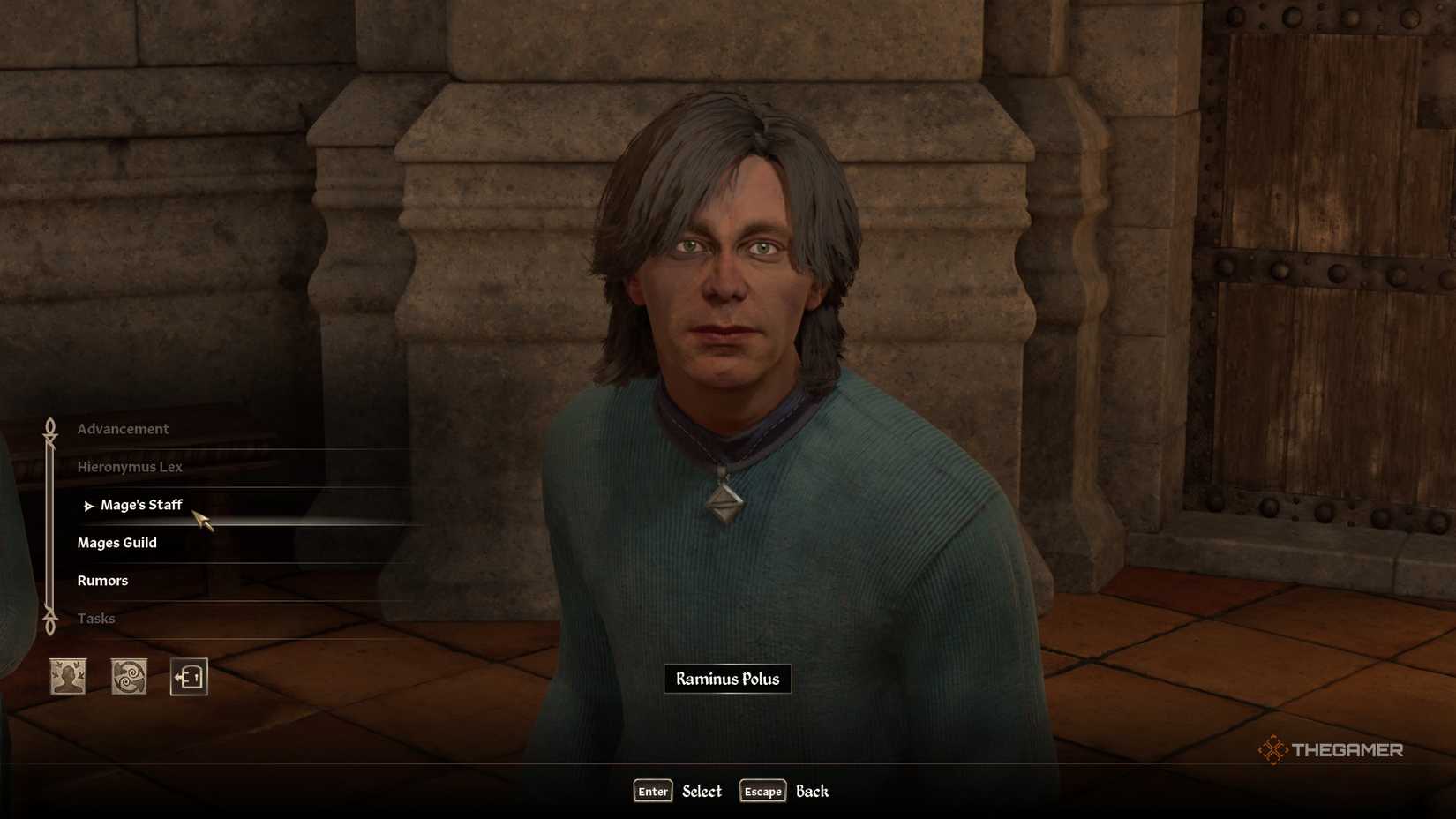Image resolution: width=1456 pixels, height=819 pixels.
Task: Select the Hieronymus Lex topic
Action: click(x=130, y=466)
